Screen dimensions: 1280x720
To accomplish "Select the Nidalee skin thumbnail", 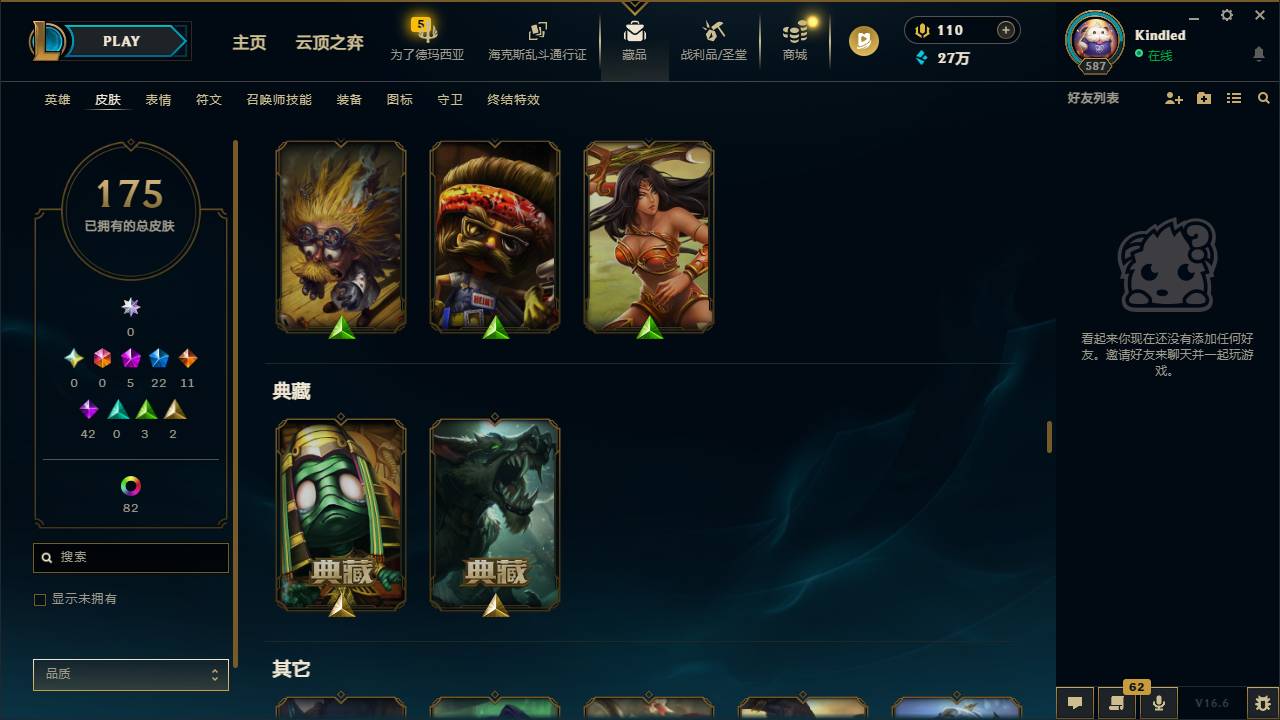I will coord(649,236).
